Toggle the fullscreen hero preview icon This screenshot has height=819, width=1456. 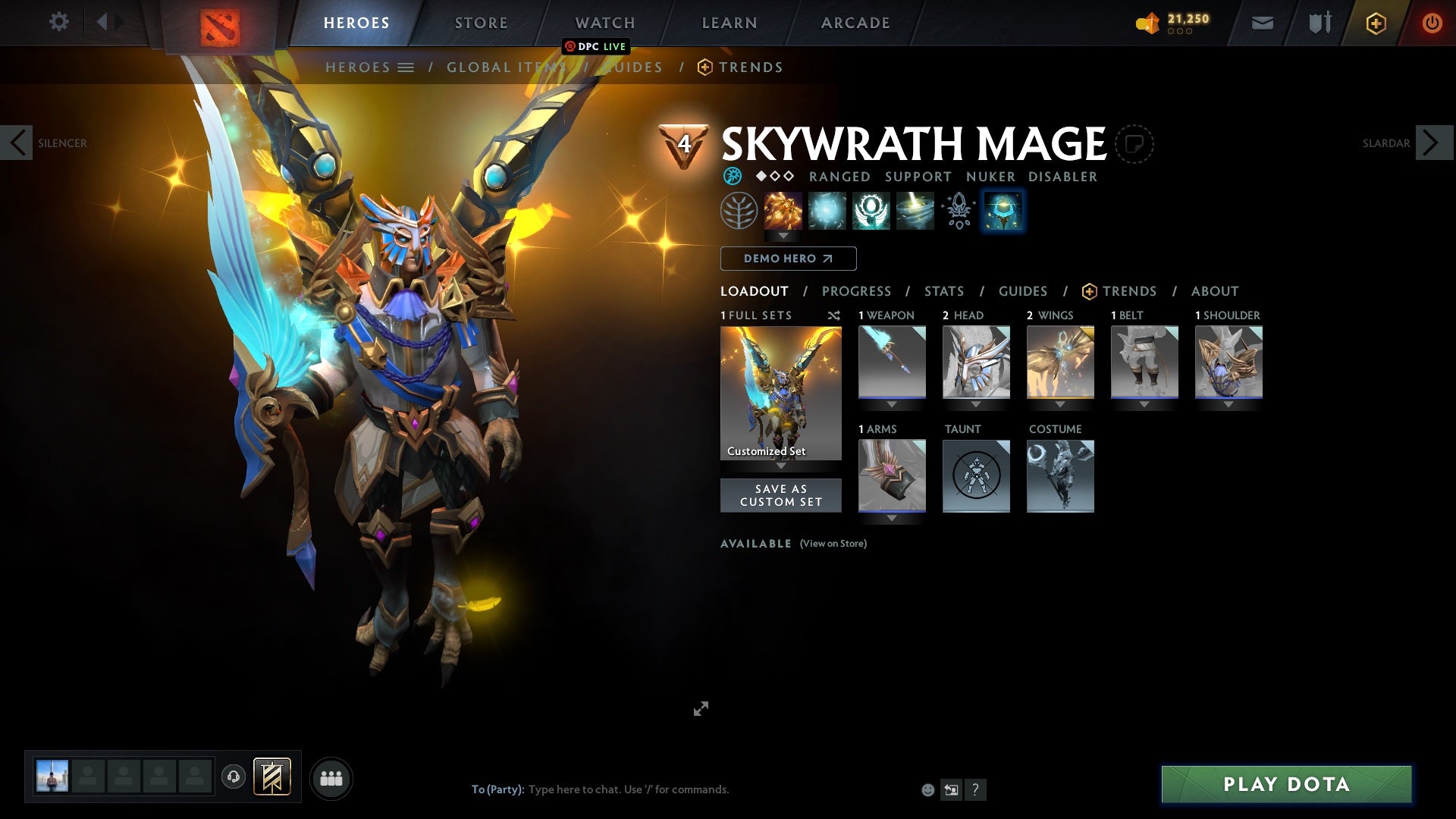pyautogui.click(x=701, y=708)
